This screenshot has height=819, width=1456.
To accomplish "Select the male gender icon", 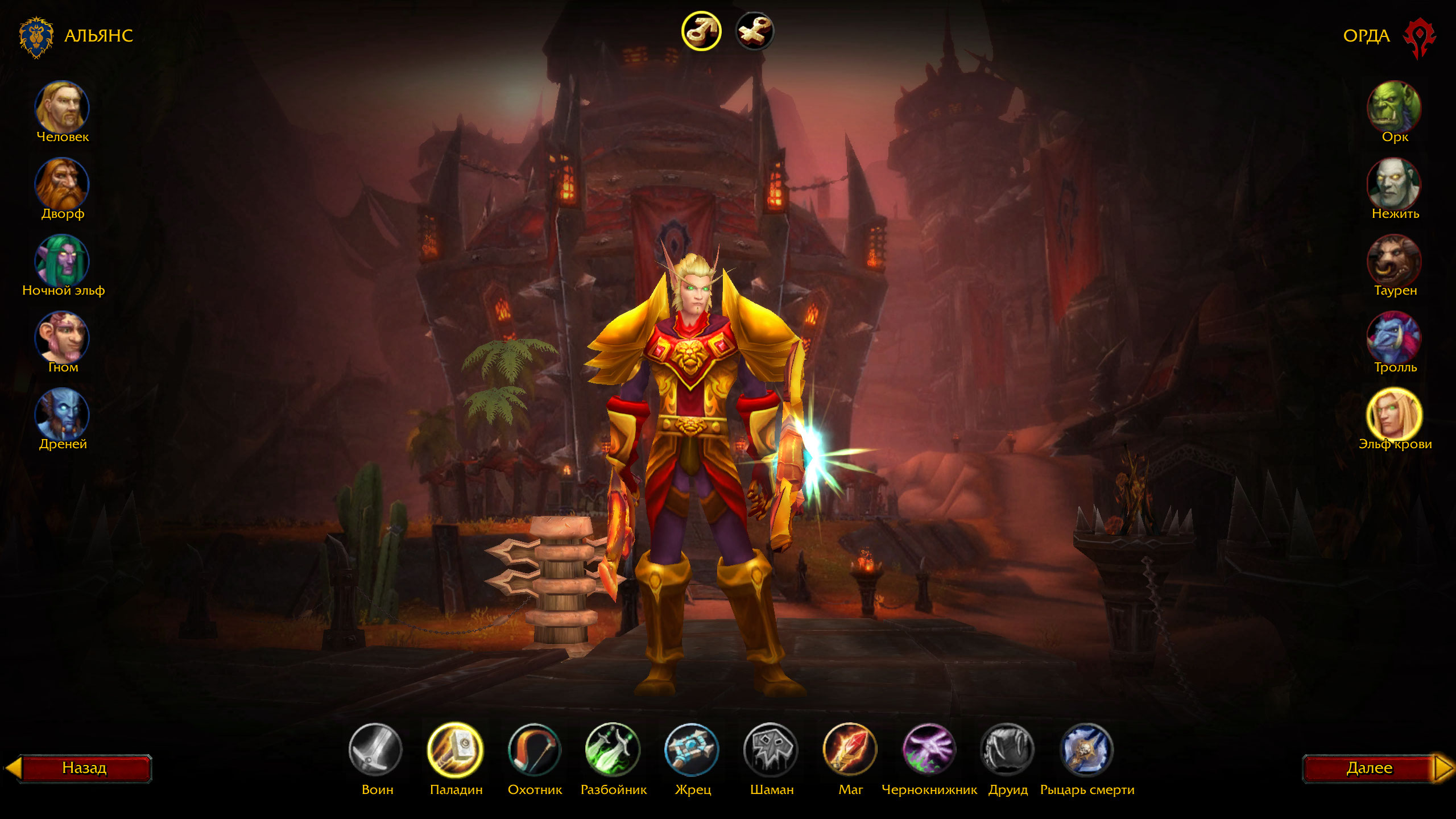I will tap(701, 31).
